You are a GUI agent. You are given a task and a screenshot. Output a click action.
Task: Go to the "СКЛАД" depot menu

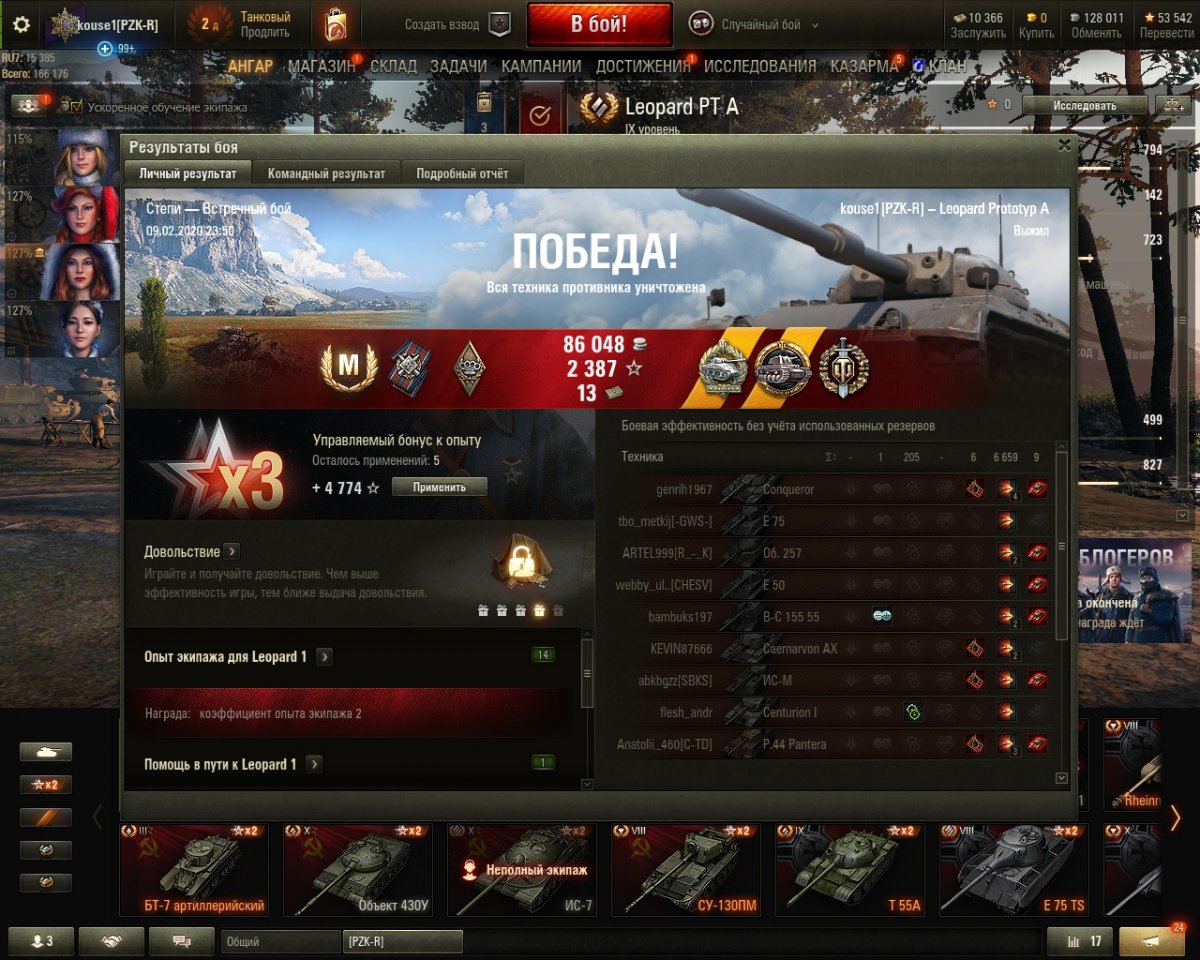393,67
